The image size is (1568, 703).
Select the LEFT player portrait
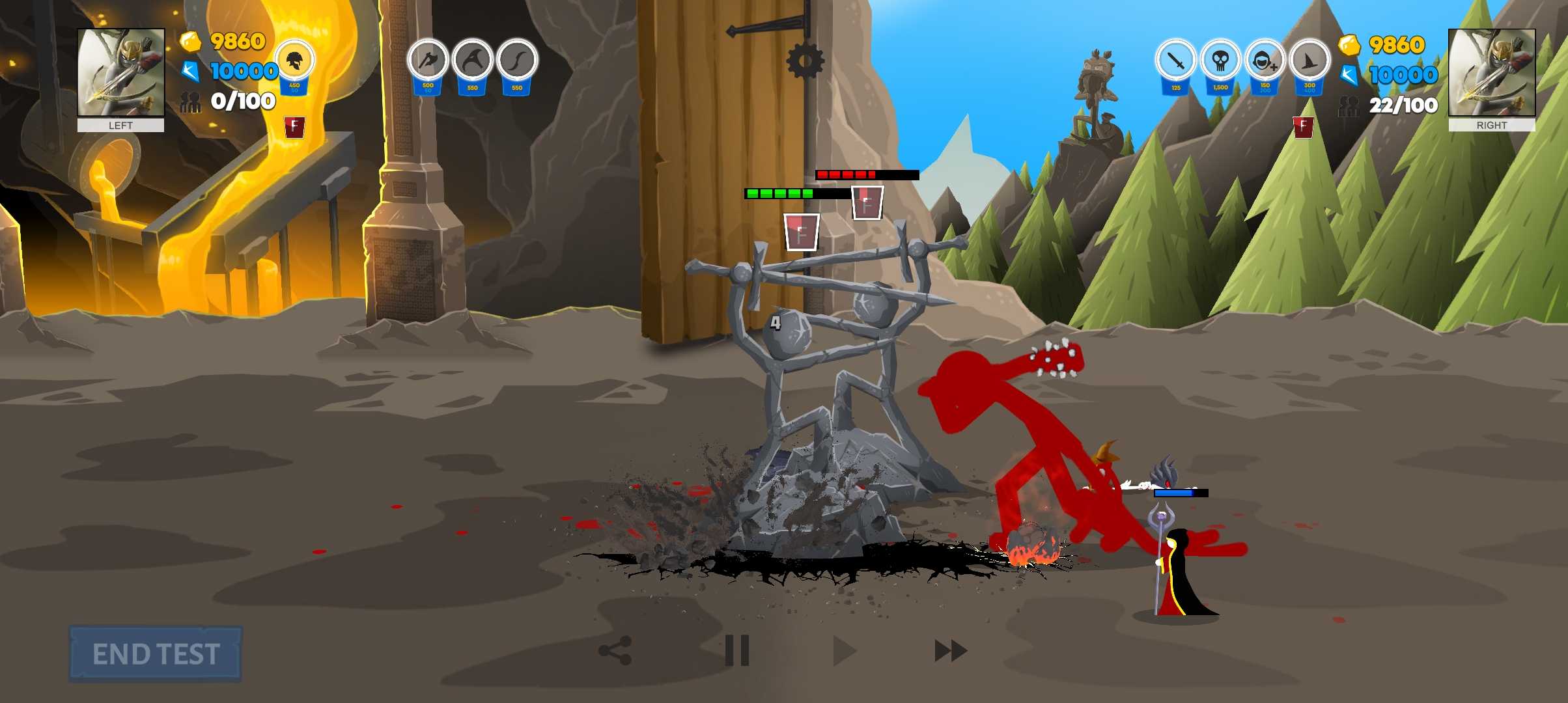click(x=121, y=73)
